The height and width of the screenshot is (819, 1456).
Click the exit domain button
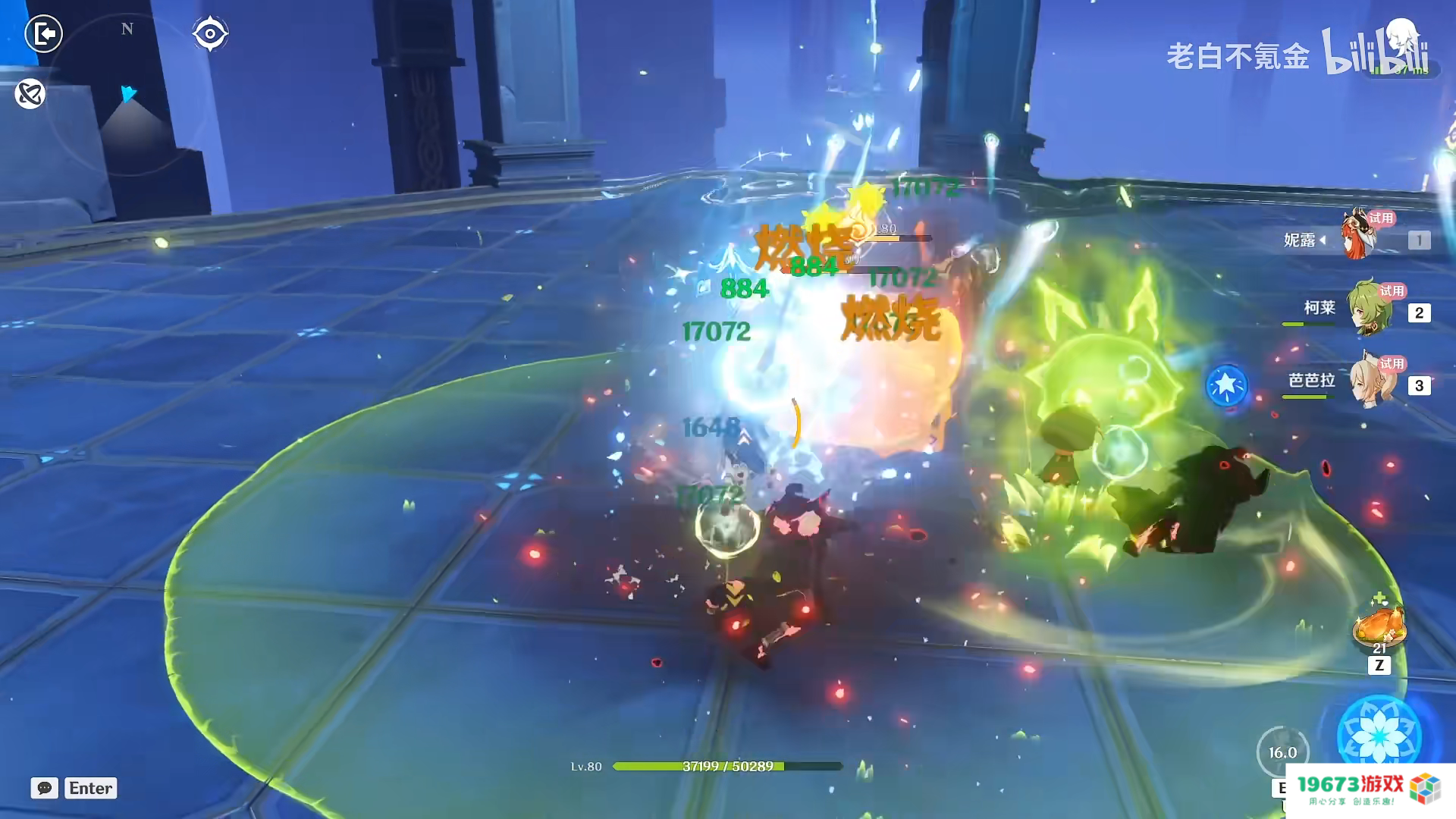coord(43,33)
